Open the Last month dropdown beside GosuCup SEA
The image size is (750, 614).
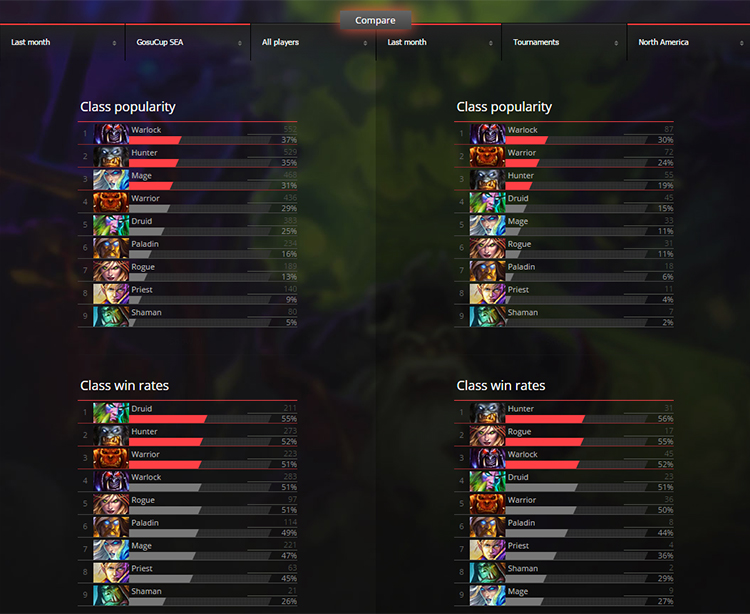(62, 43)
